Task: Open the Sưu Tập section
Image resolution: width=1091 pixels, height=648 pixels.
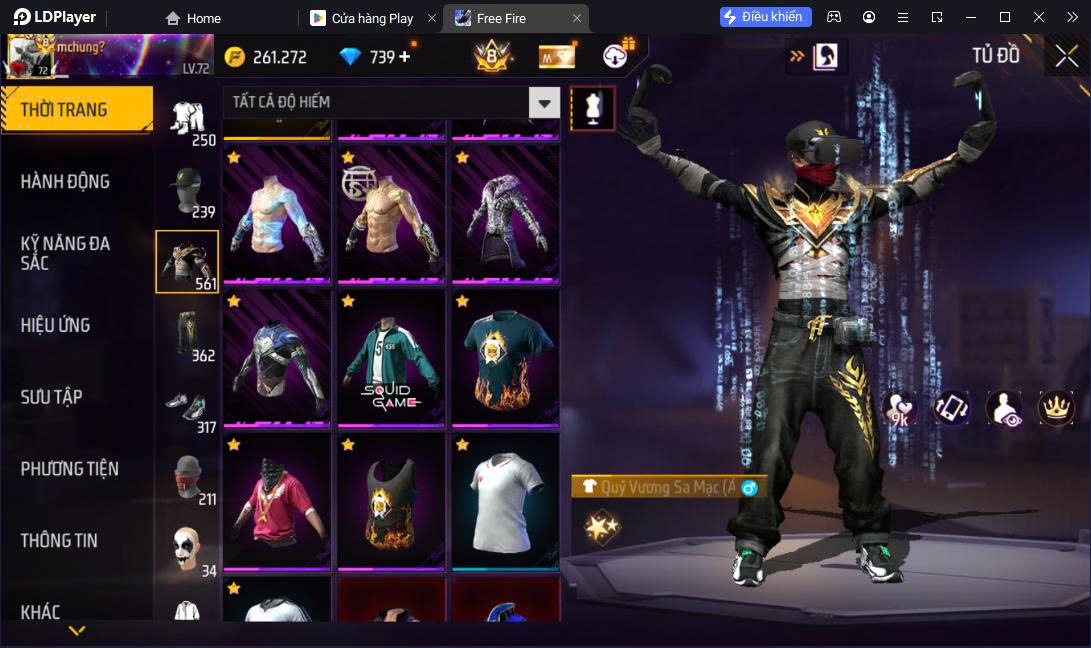Action: point(51,397)
